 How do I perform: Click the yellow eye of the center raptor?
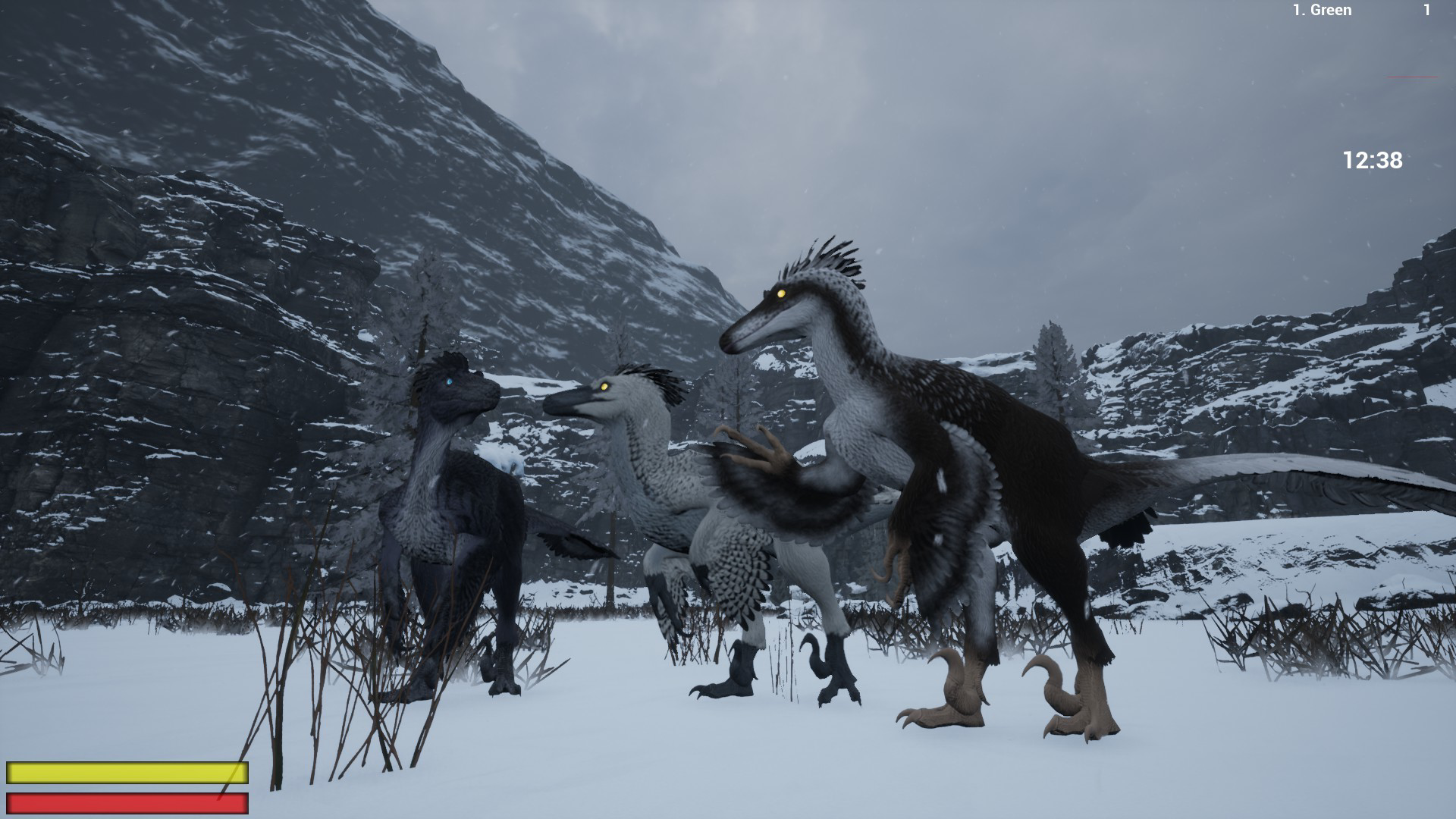(603, 388)
